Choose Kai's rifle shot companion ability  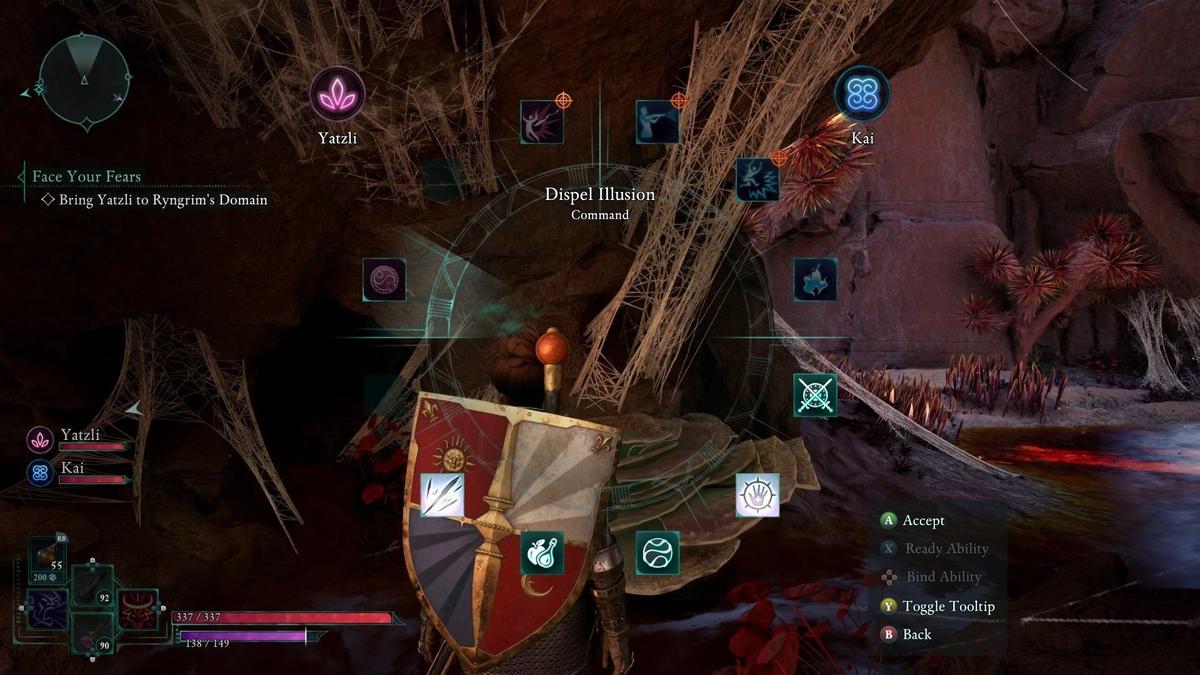click(x=657, y=122)
